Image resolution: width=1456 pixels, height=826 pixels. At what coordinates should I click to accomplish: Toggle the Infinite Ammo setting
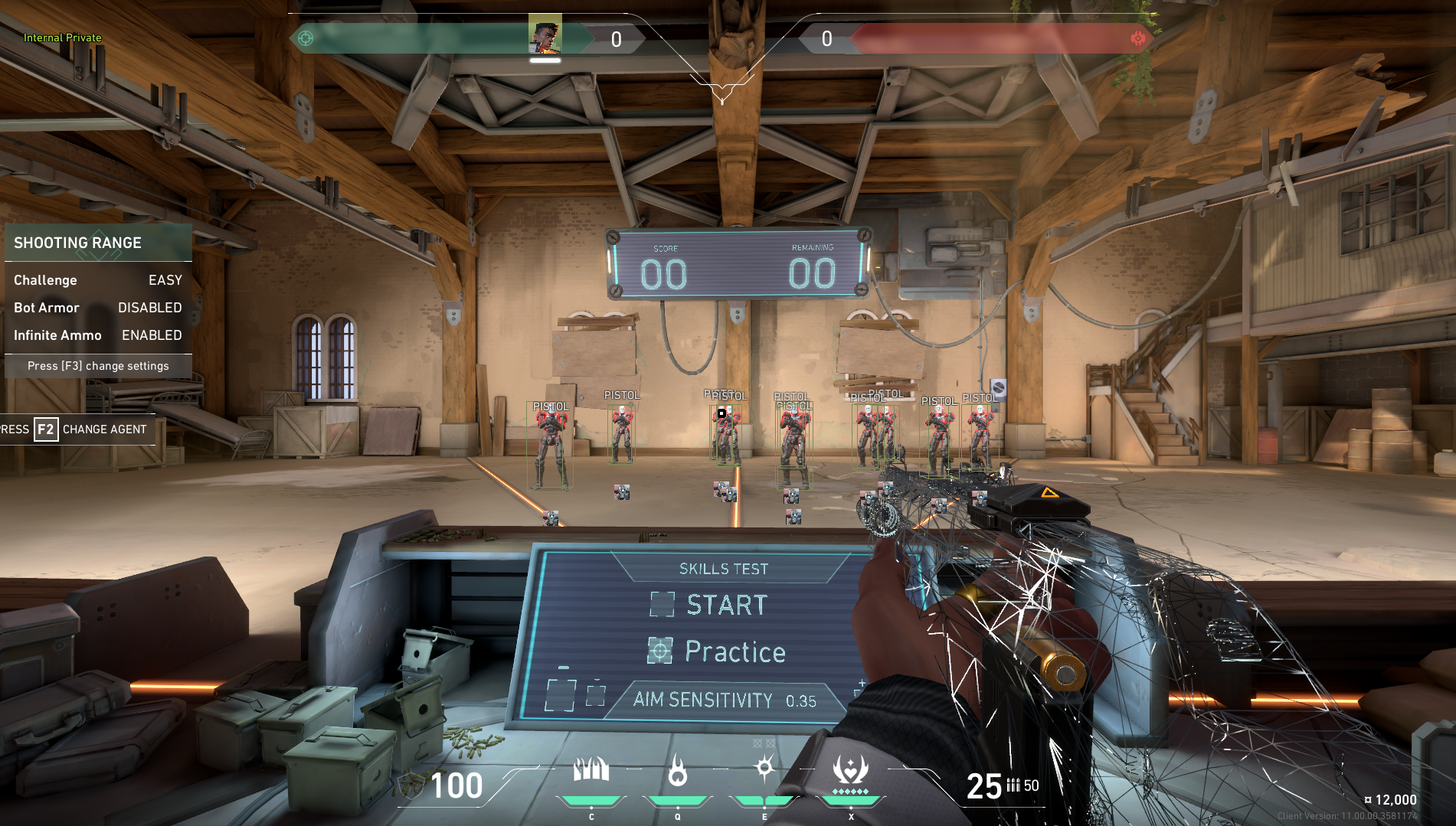(97, 335)
